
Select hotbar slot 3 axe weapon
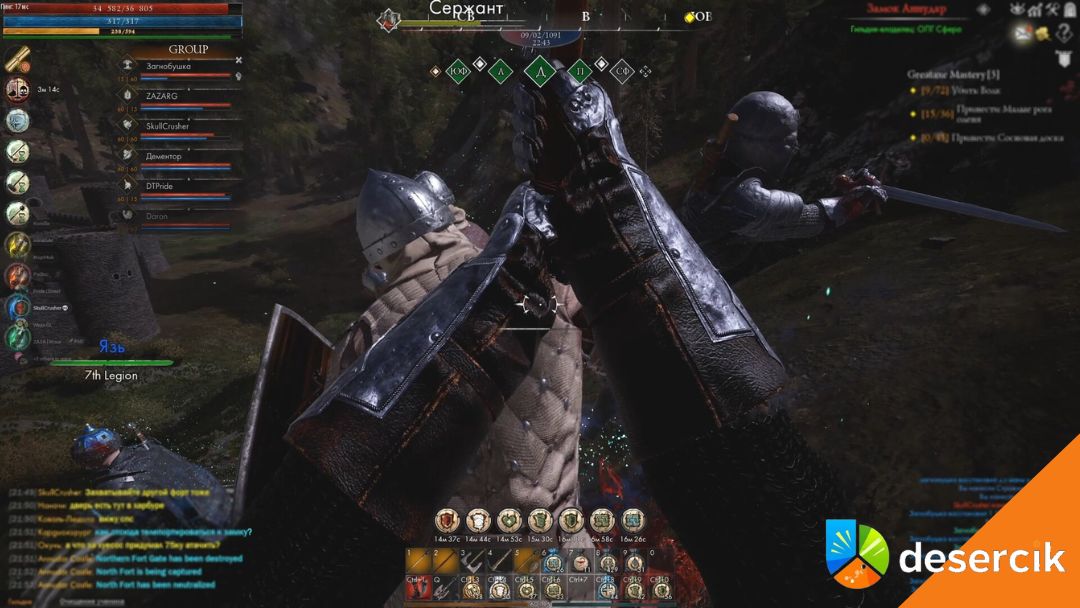[471, 562]
